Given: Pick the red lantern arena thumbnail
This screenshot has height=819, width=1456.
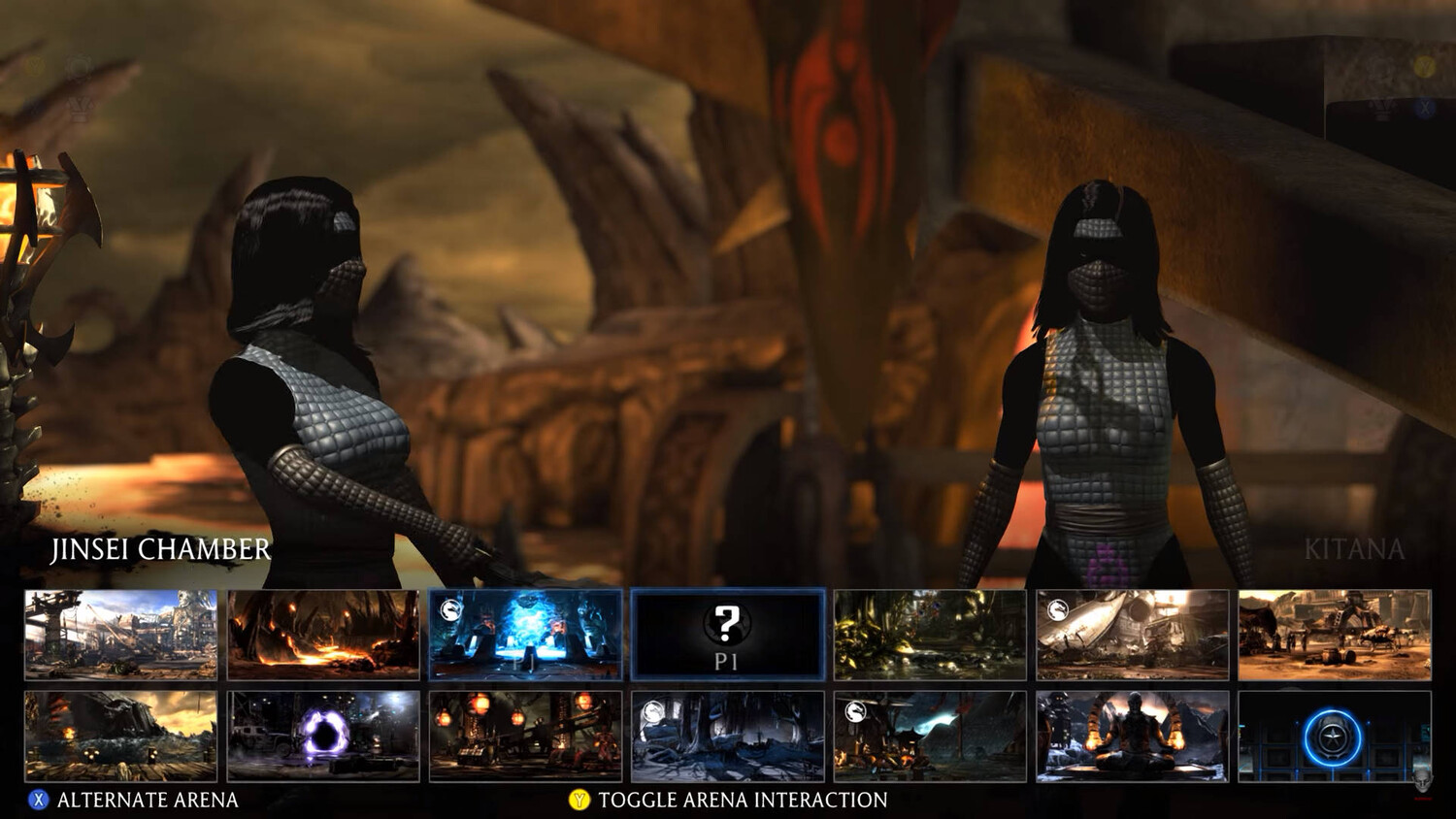Looking at the screenshot, I should (x=525, y=737).
